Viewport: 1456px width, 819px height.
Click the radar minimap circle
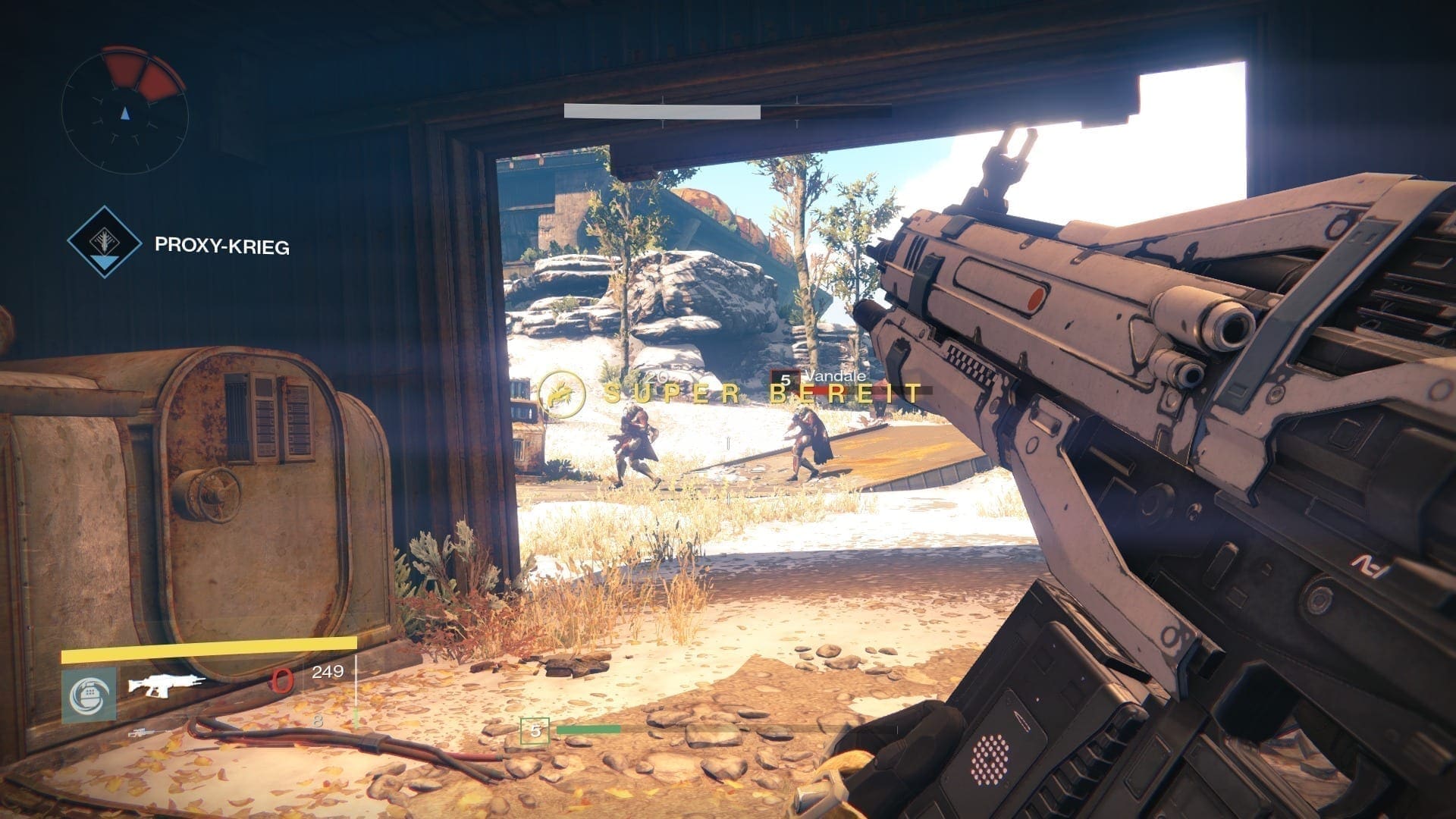(x=125, y=111)
